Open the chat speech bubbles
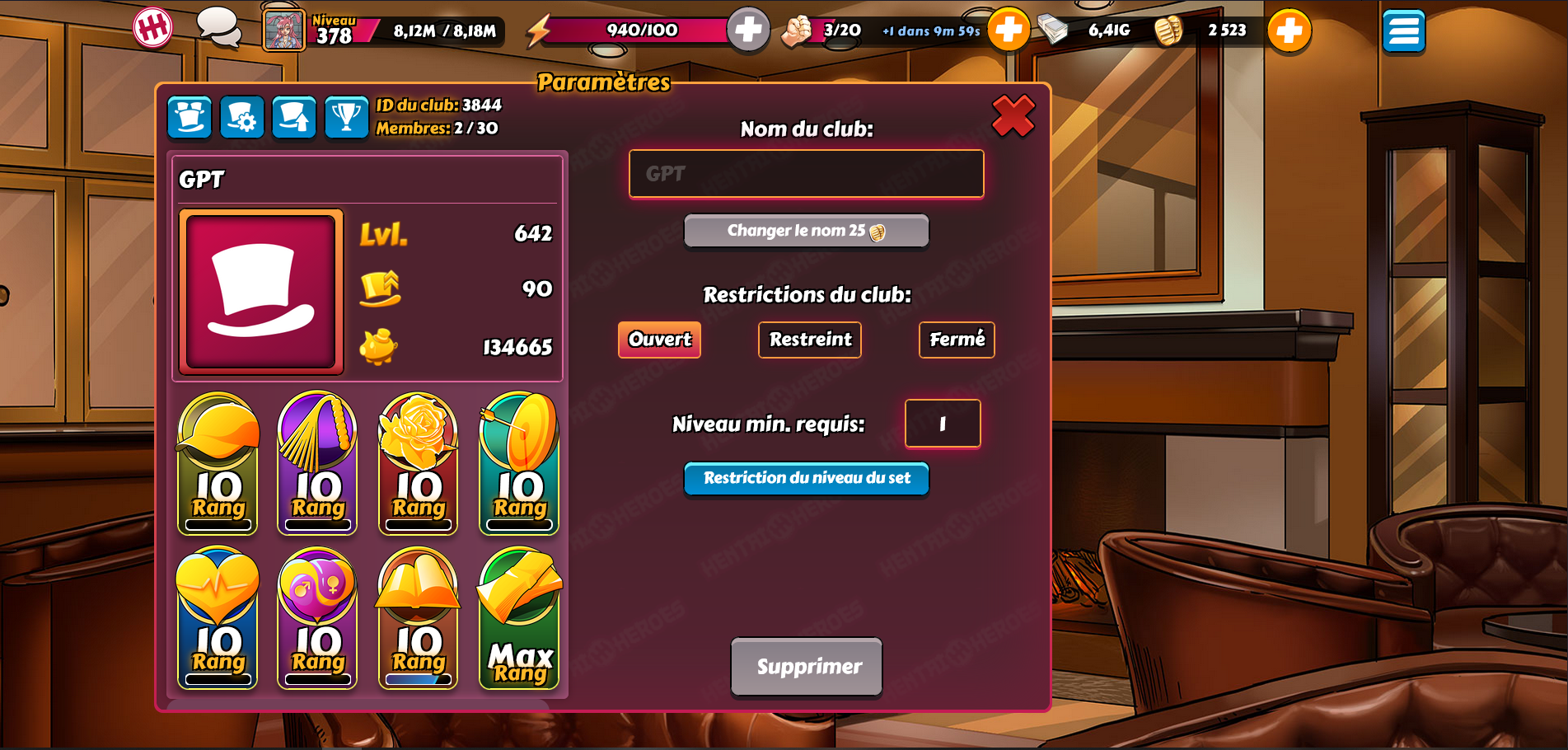The image size is (1568, 750). [x=218, y=28]
